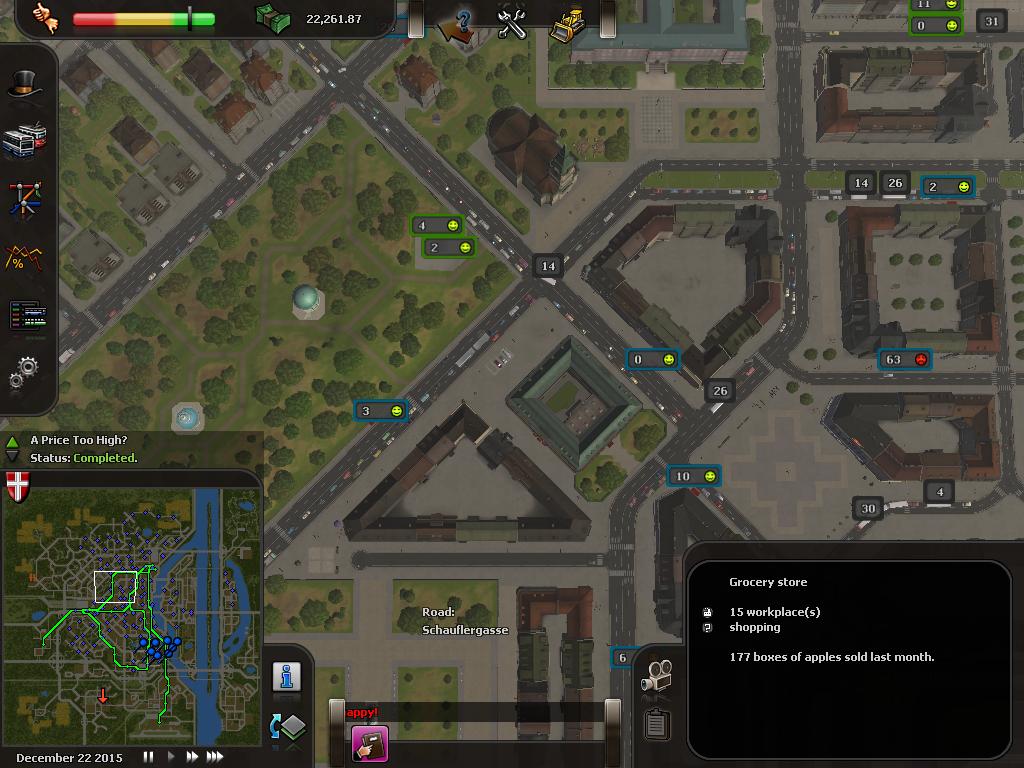Activate the movie camera follow button

tap(656, 676)
